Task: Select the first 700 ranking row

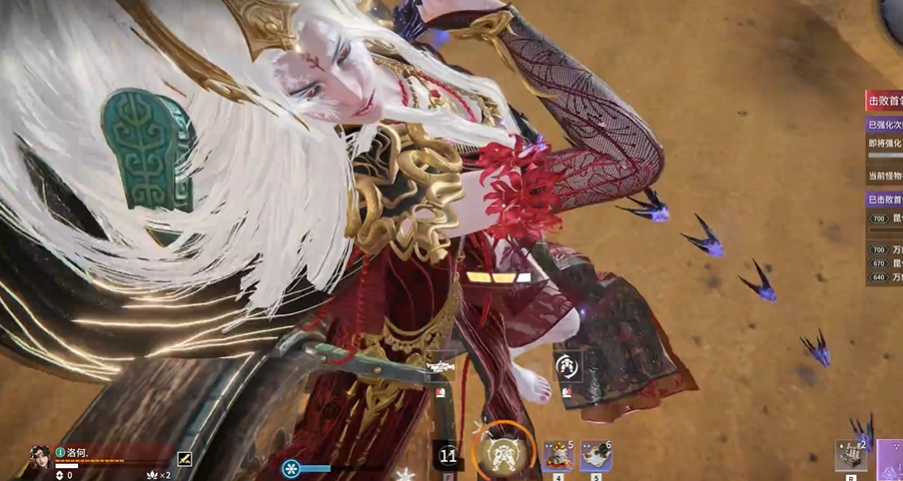Action: [884, 218]
